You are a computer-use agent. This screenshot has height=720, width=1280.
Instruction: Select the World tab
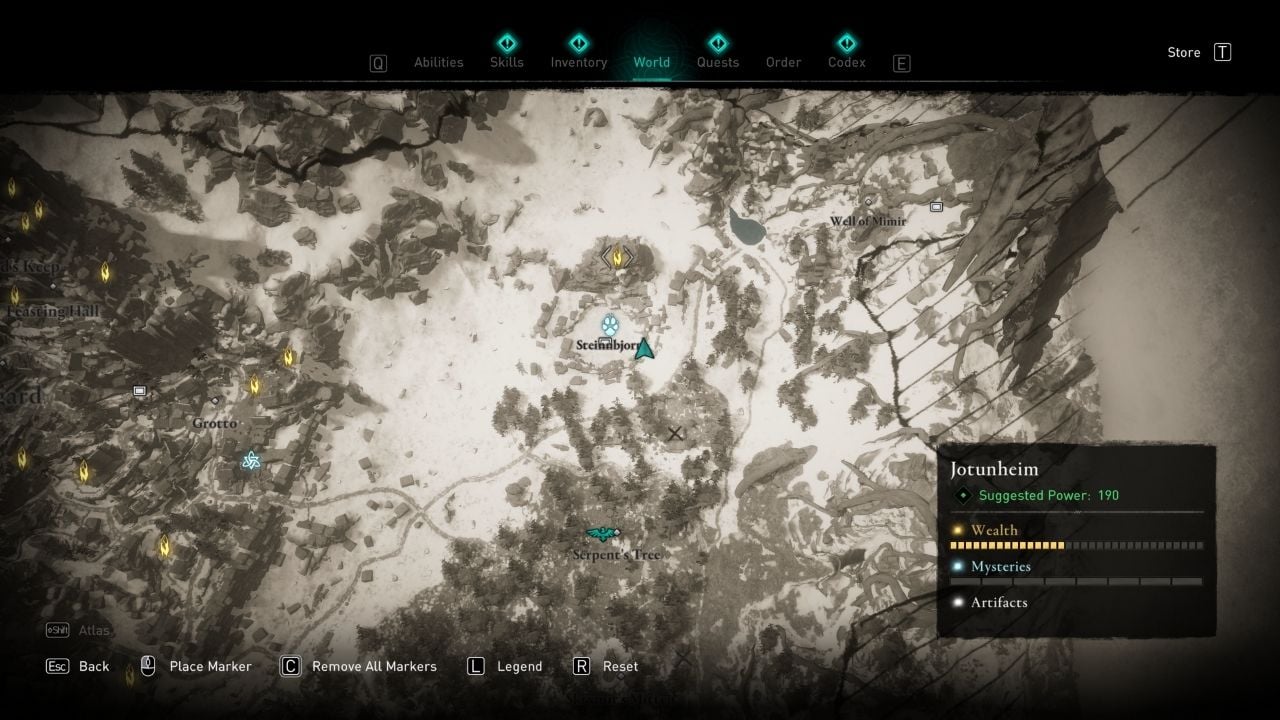point(651,62)
